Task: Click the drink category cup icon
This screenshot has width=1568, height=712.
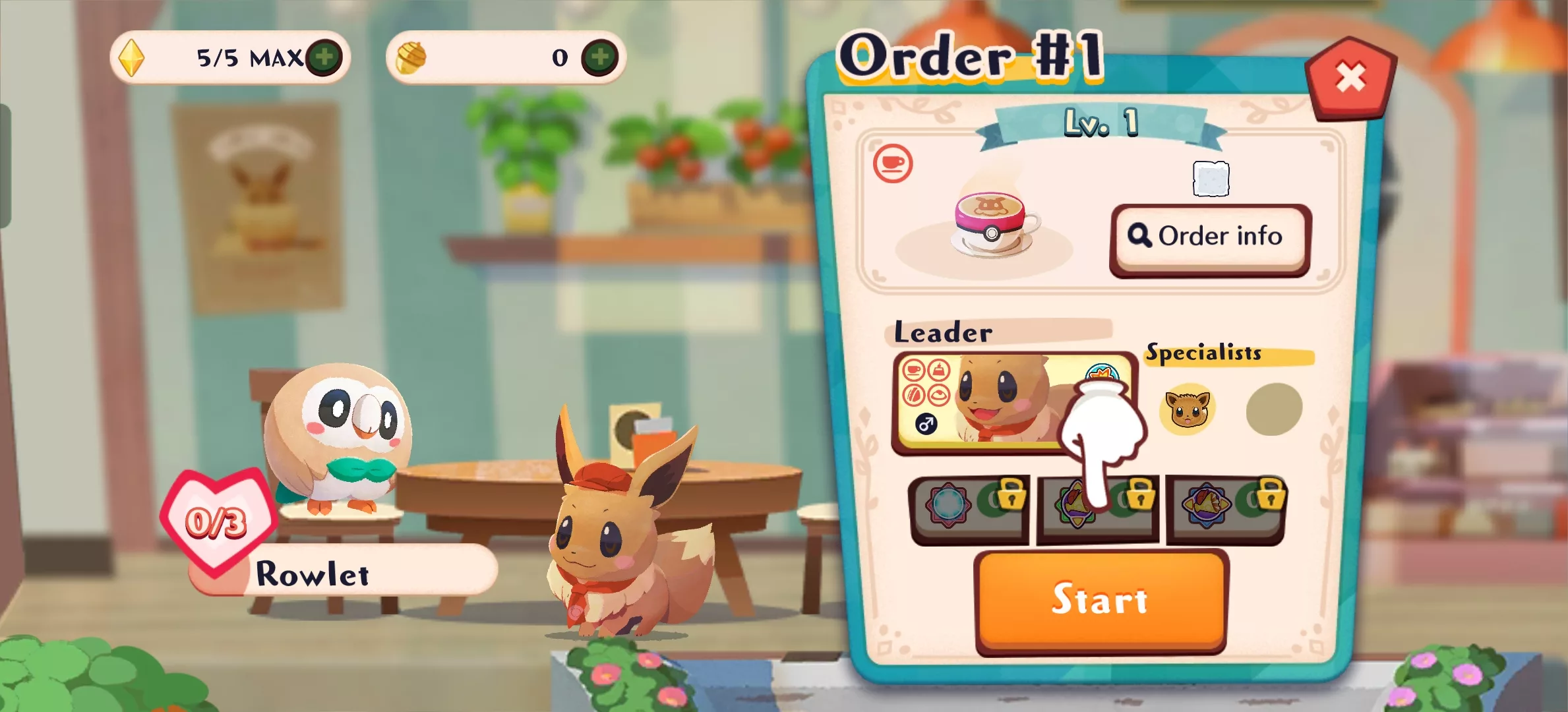Action: pos(893,163)
